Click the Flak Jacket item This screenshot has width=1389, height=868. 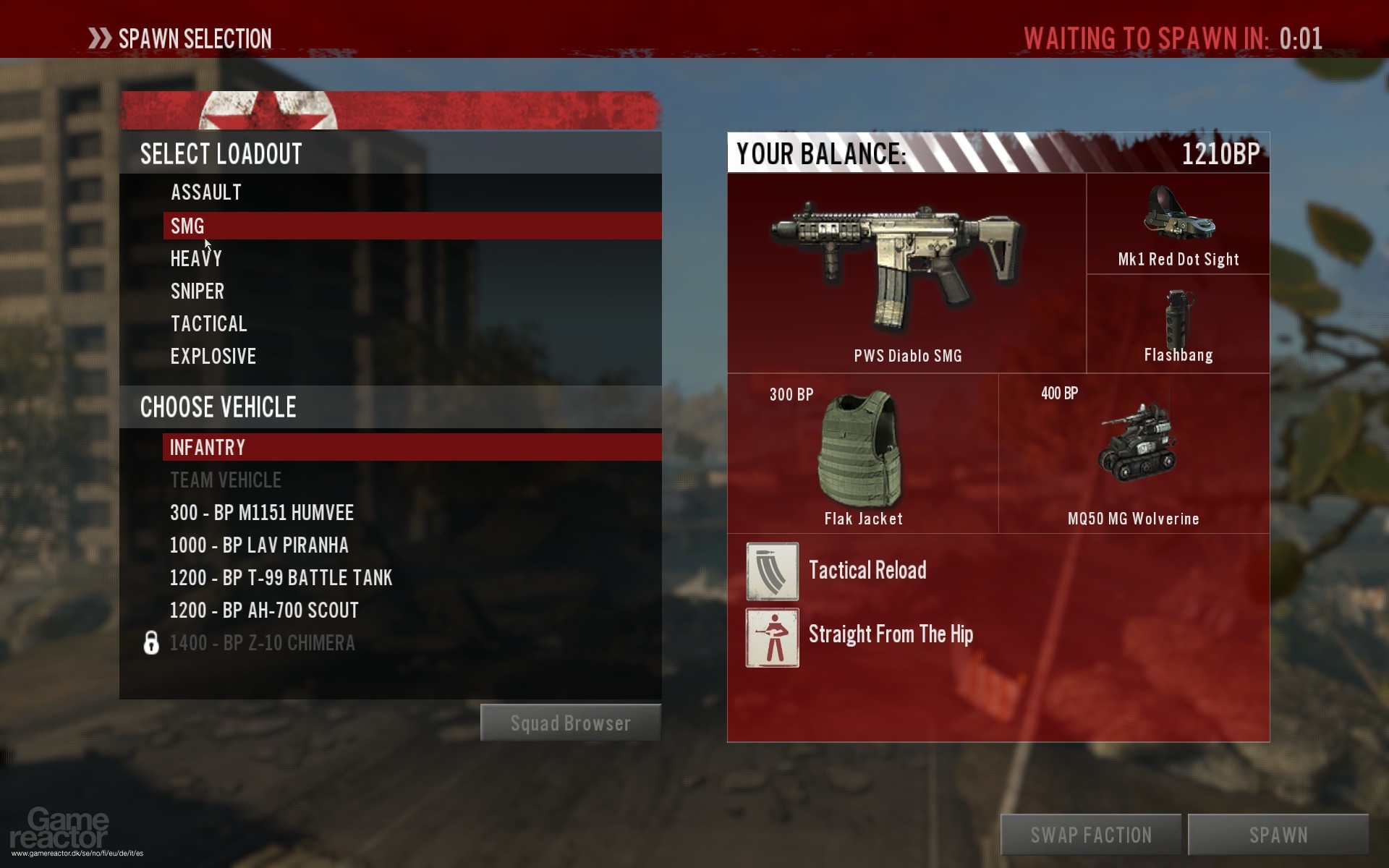862,448
